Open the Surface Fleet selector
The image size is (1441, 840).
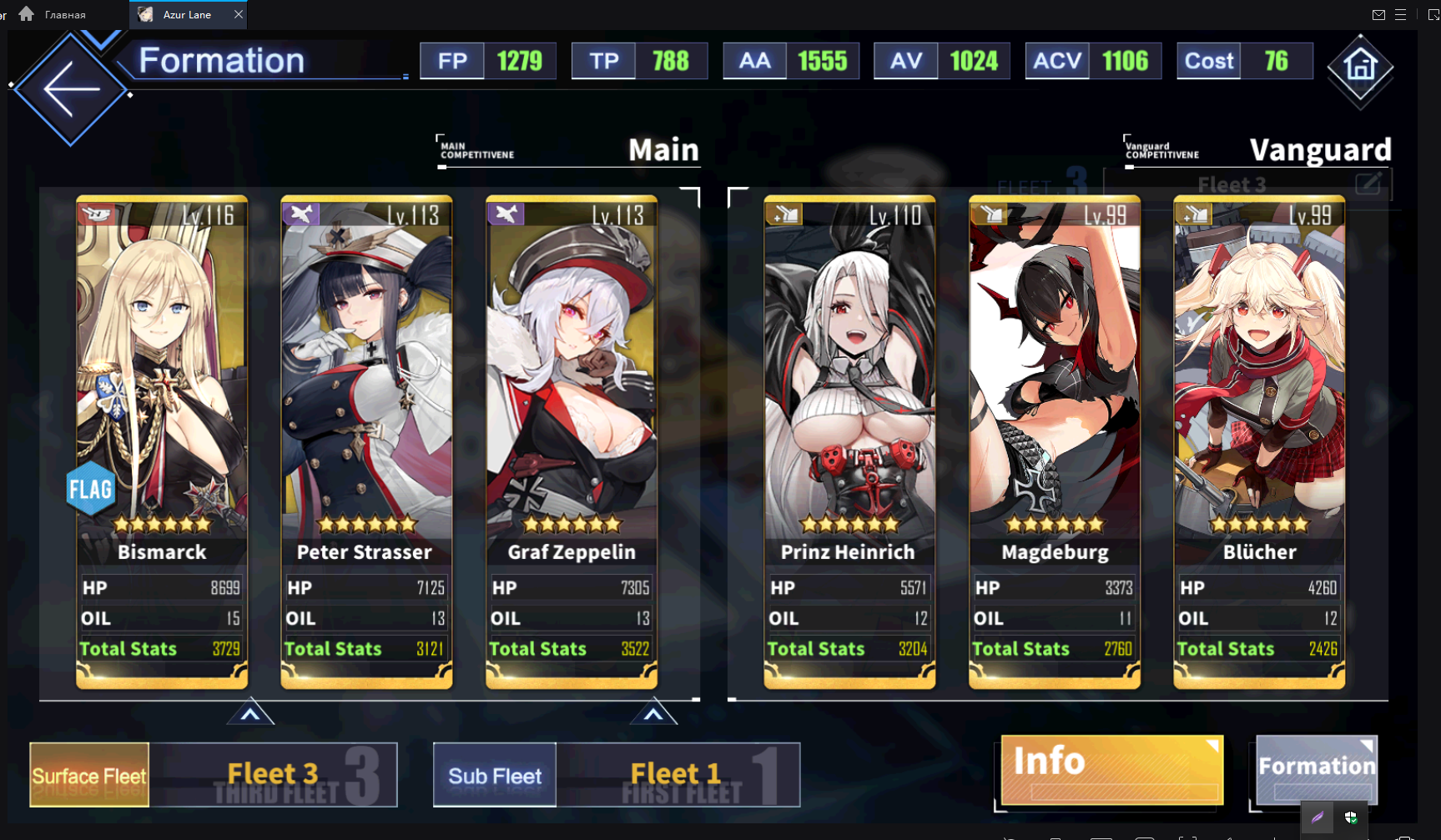pyautogui.click(x=89, y=775)
